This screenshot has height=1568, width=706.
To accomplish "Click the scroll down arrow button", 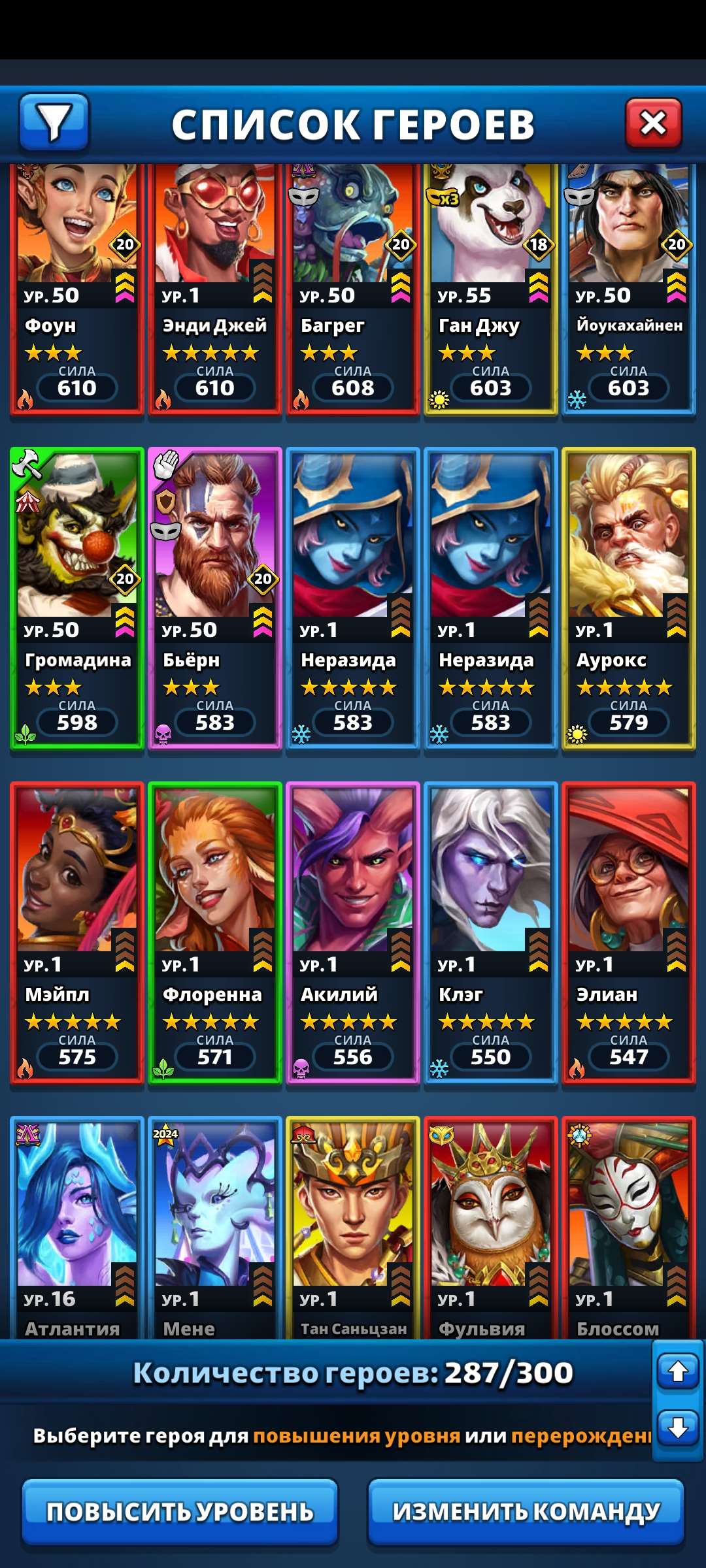I will click(x=678, y=1428).
